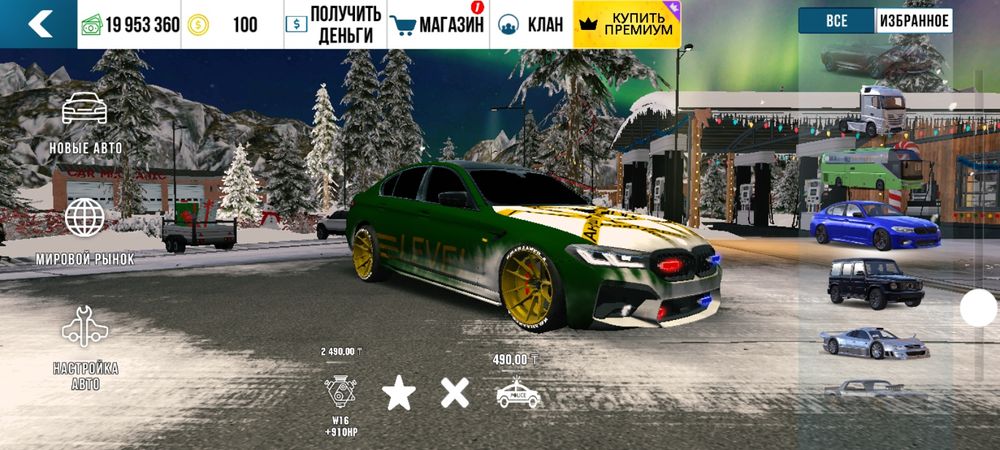Go back with the arrow button
Image resolution: width=1000 pixels, height=450 pixels.
tap(40, 24)
